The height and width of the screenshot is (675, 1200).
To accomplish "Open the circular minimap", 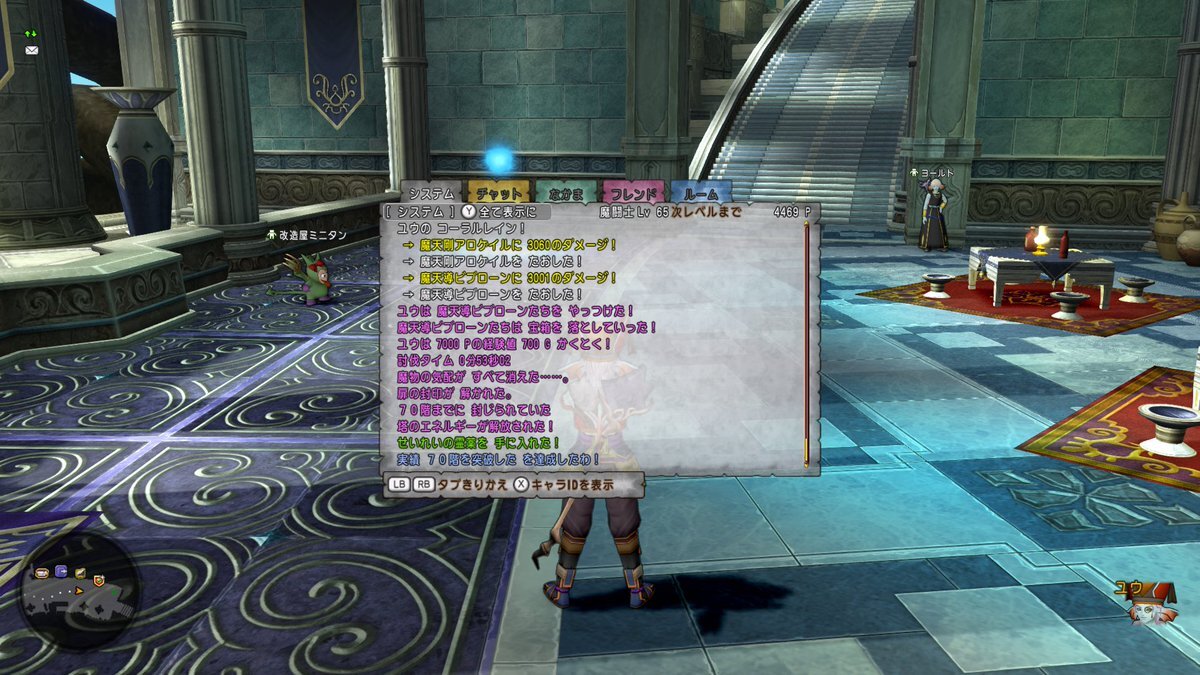I will (79, 590).
